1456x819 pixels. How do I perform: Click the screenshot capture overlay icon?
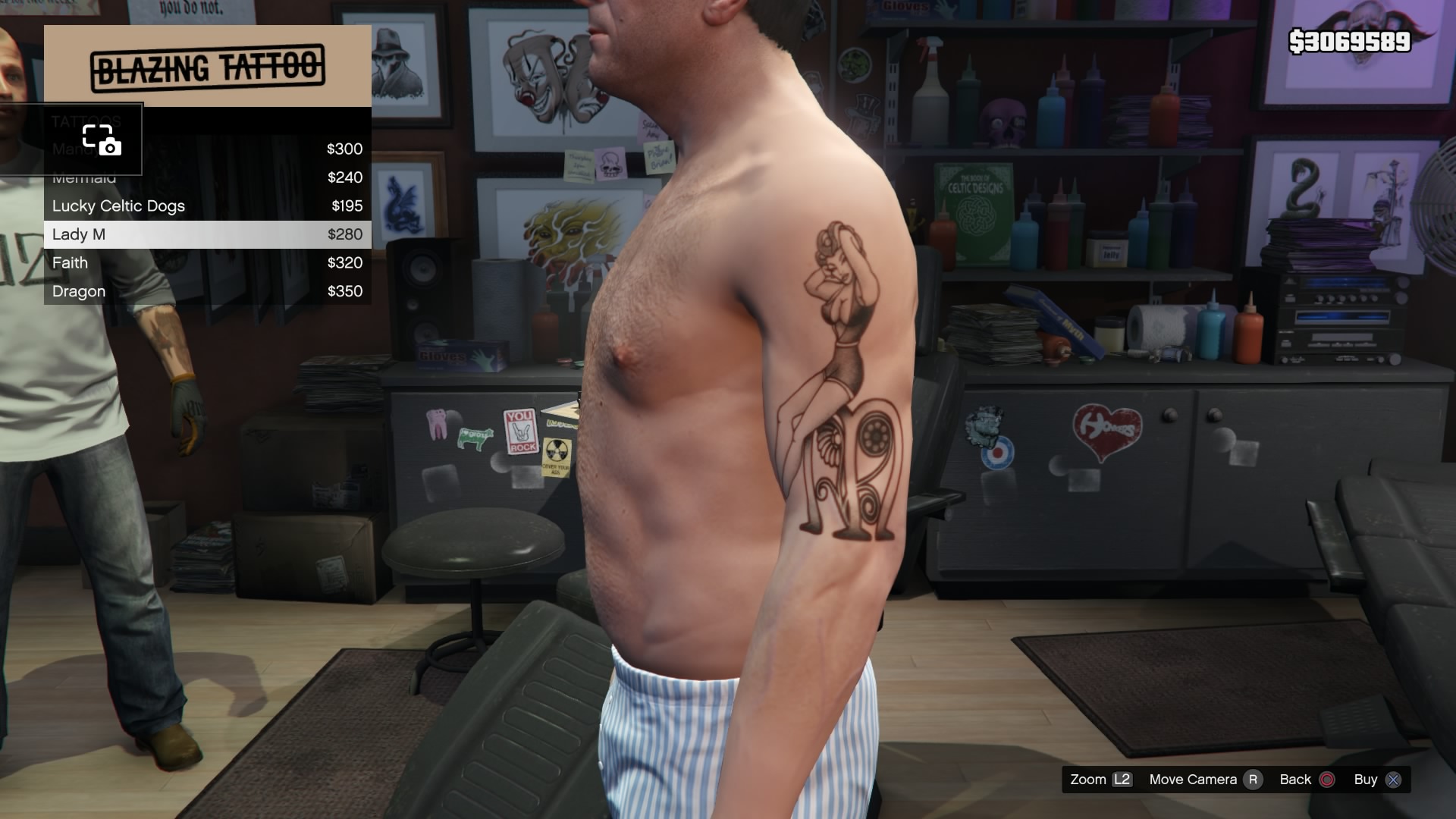coord(102,140)
